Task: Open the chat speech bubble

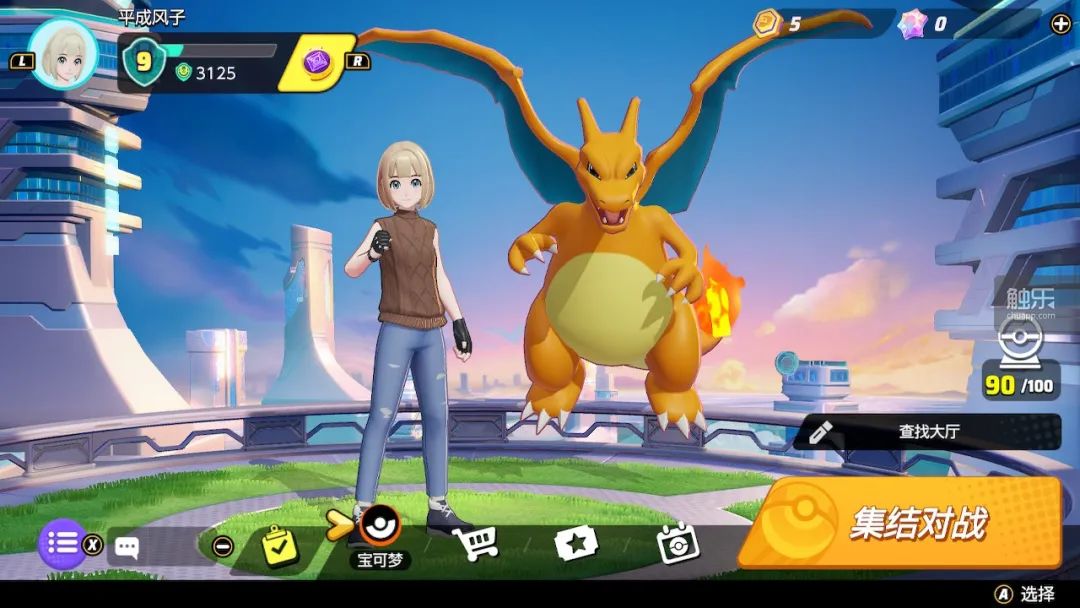Action: (126, 546)
